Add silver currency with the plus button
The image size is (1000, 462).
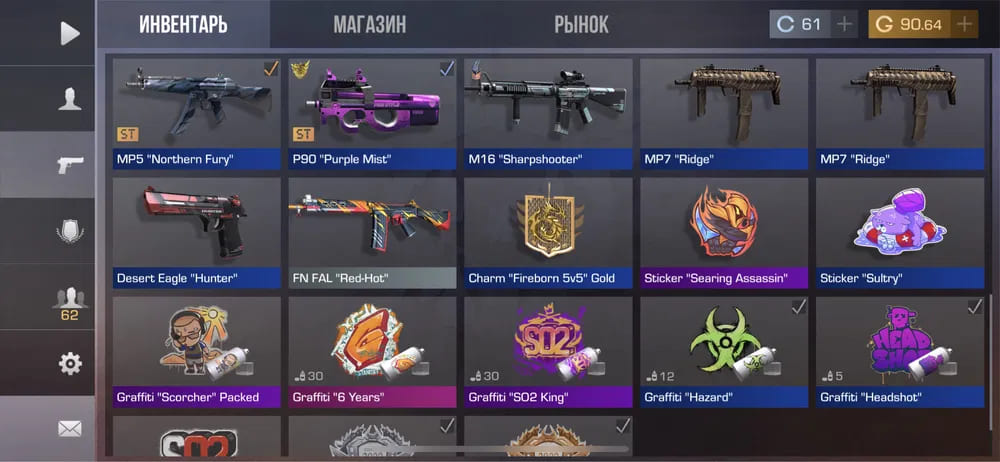[x=845, y=24]
